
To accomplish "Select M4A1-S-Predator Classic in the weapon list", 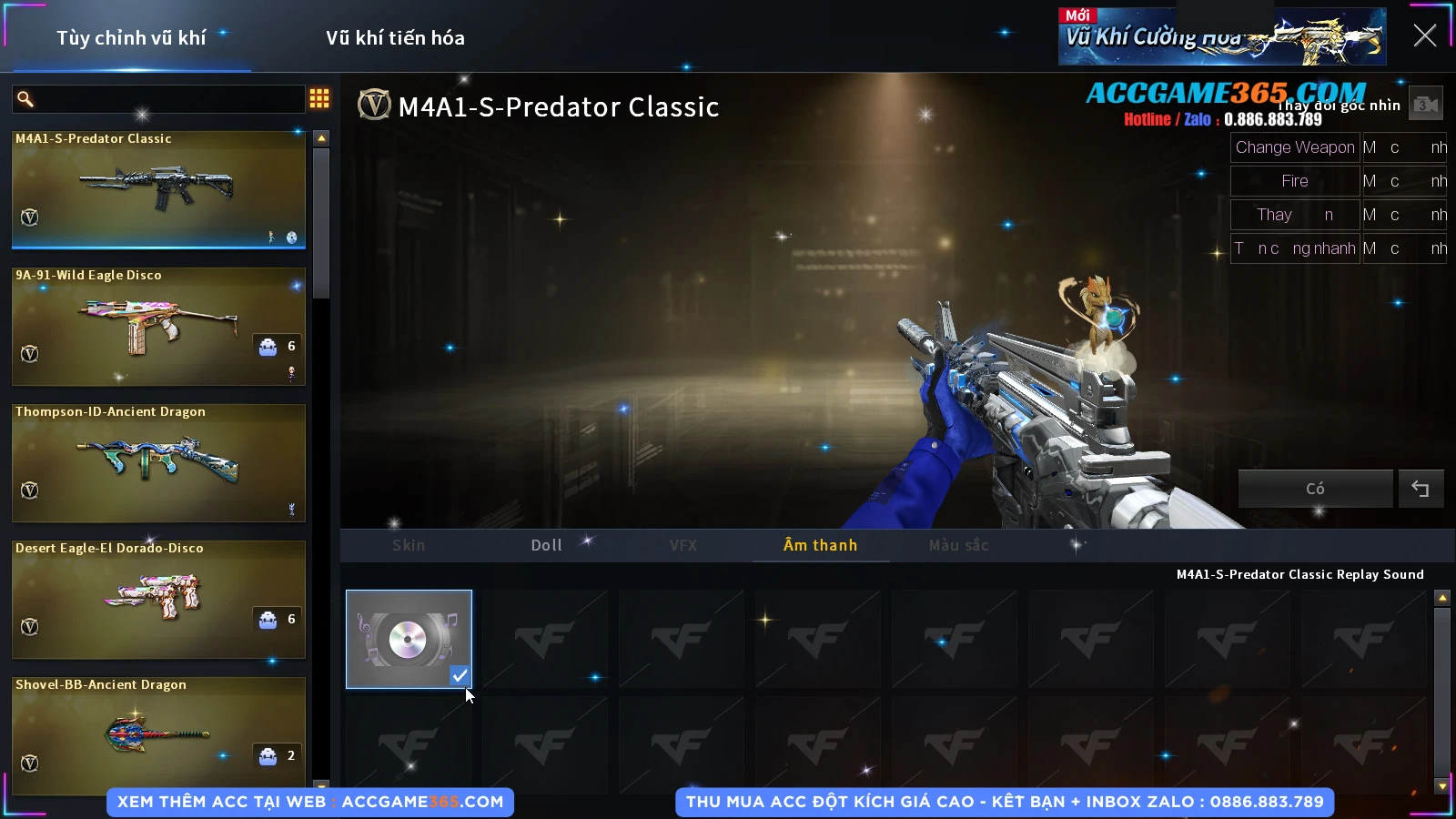I will click(158, 189).
